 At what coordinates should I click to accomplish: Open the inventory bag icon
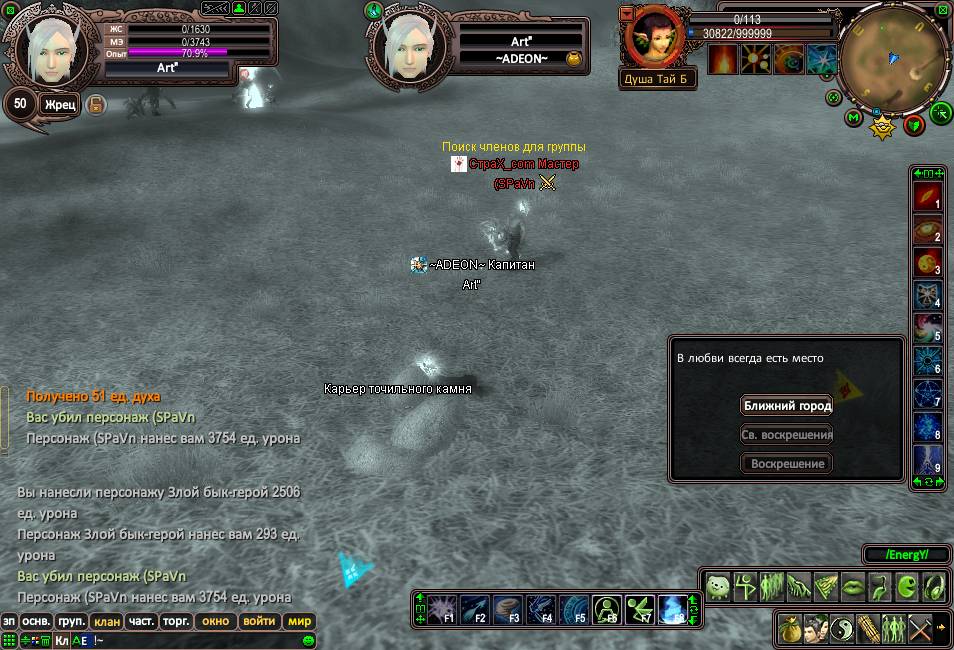tap(790, 629)
